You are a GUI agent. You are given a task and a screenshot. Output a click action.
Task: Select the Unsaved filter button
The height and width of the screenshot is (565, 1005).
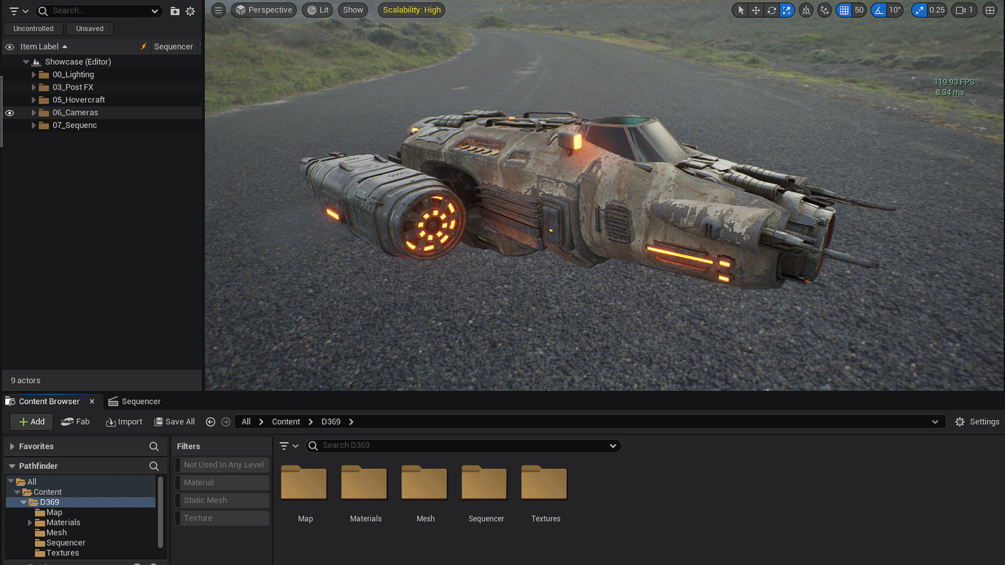pos(89,29)
